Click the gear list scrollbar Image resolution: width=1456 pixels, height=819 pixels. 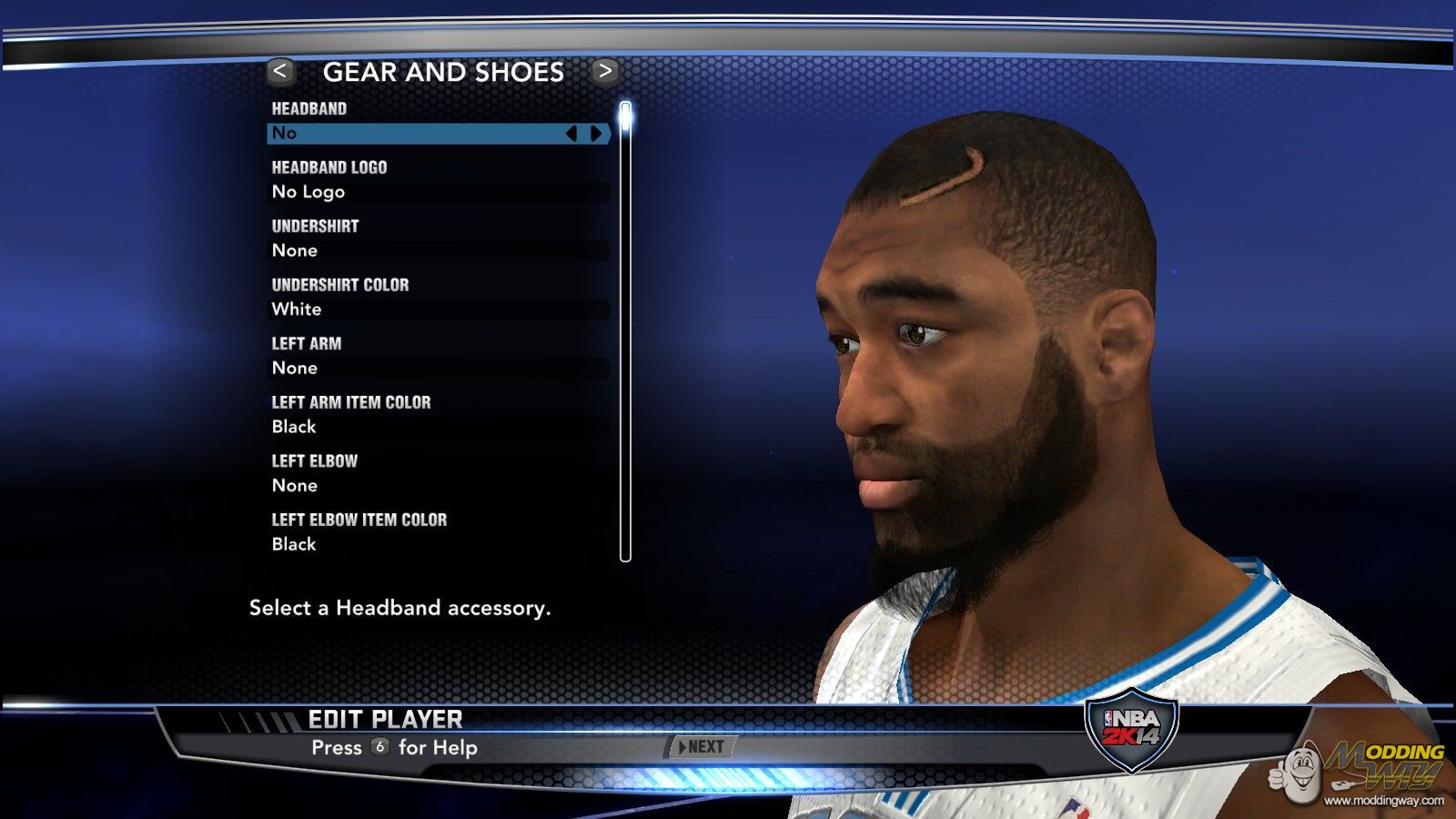(x=625, y=332)
